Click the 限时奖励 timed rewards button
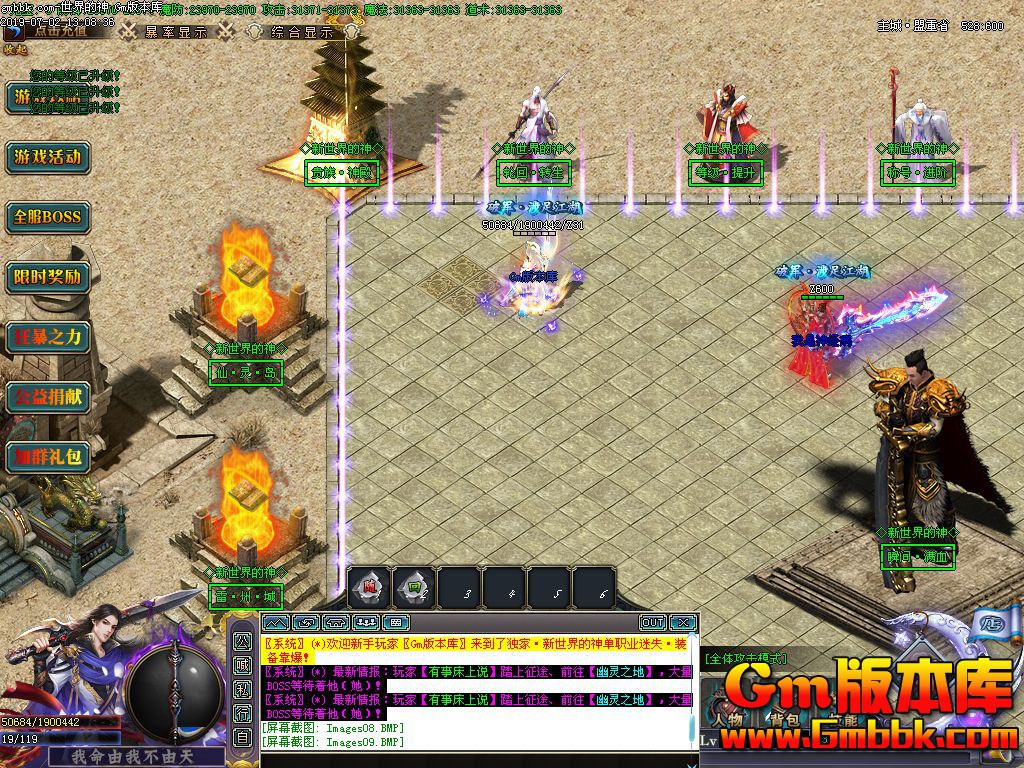 pos(47,277)
